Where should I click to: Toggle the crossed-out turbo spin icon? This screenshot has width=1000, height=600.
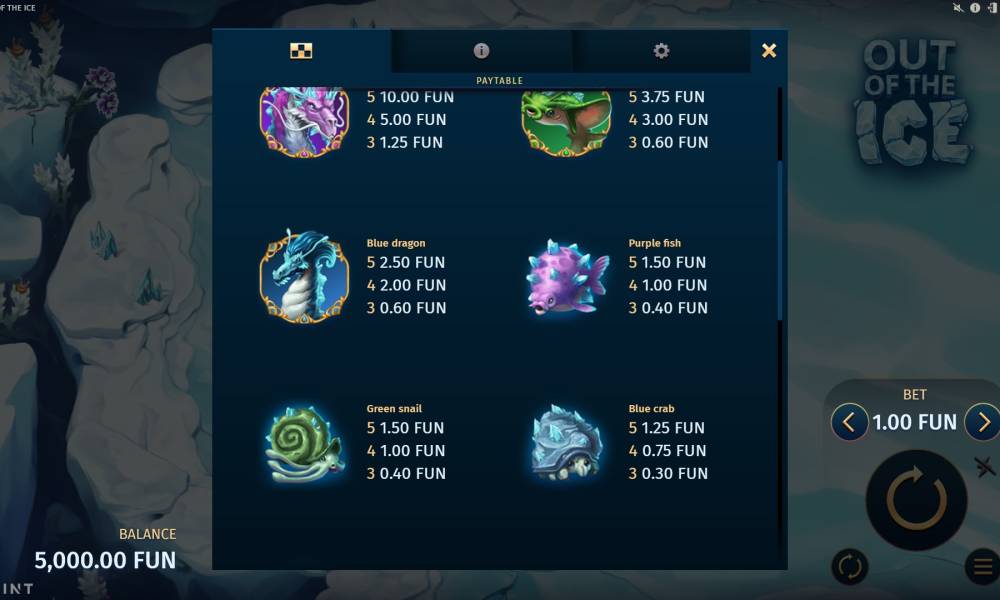984,466
